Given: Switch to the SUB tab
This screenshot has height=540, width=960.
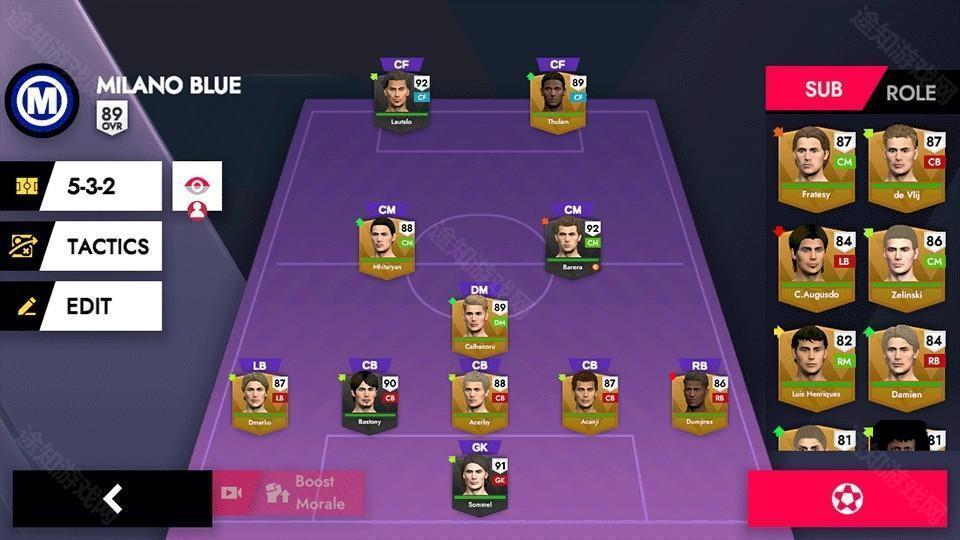Looking at the screenshot, I should [x=823, y=90].
